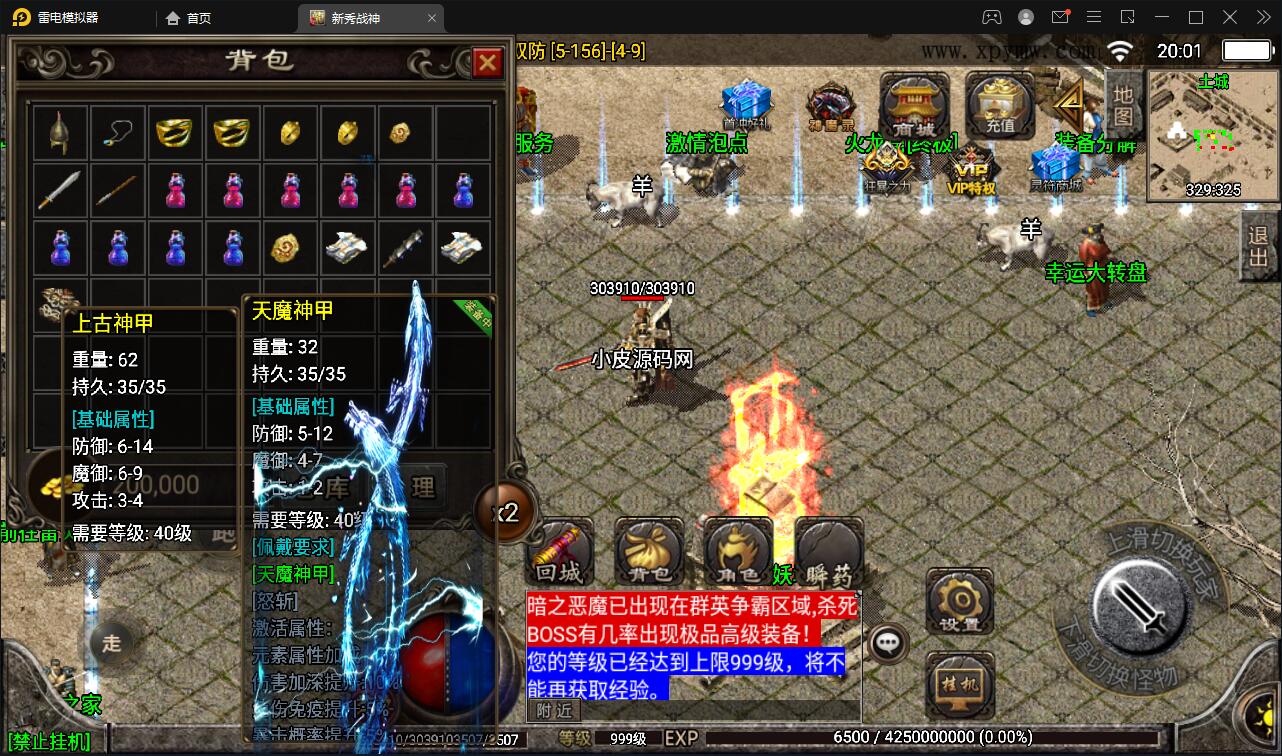Open the 瞬药 quick potion icon
The height and width of the screenshot is (756, 1282).
pos(828,550)
